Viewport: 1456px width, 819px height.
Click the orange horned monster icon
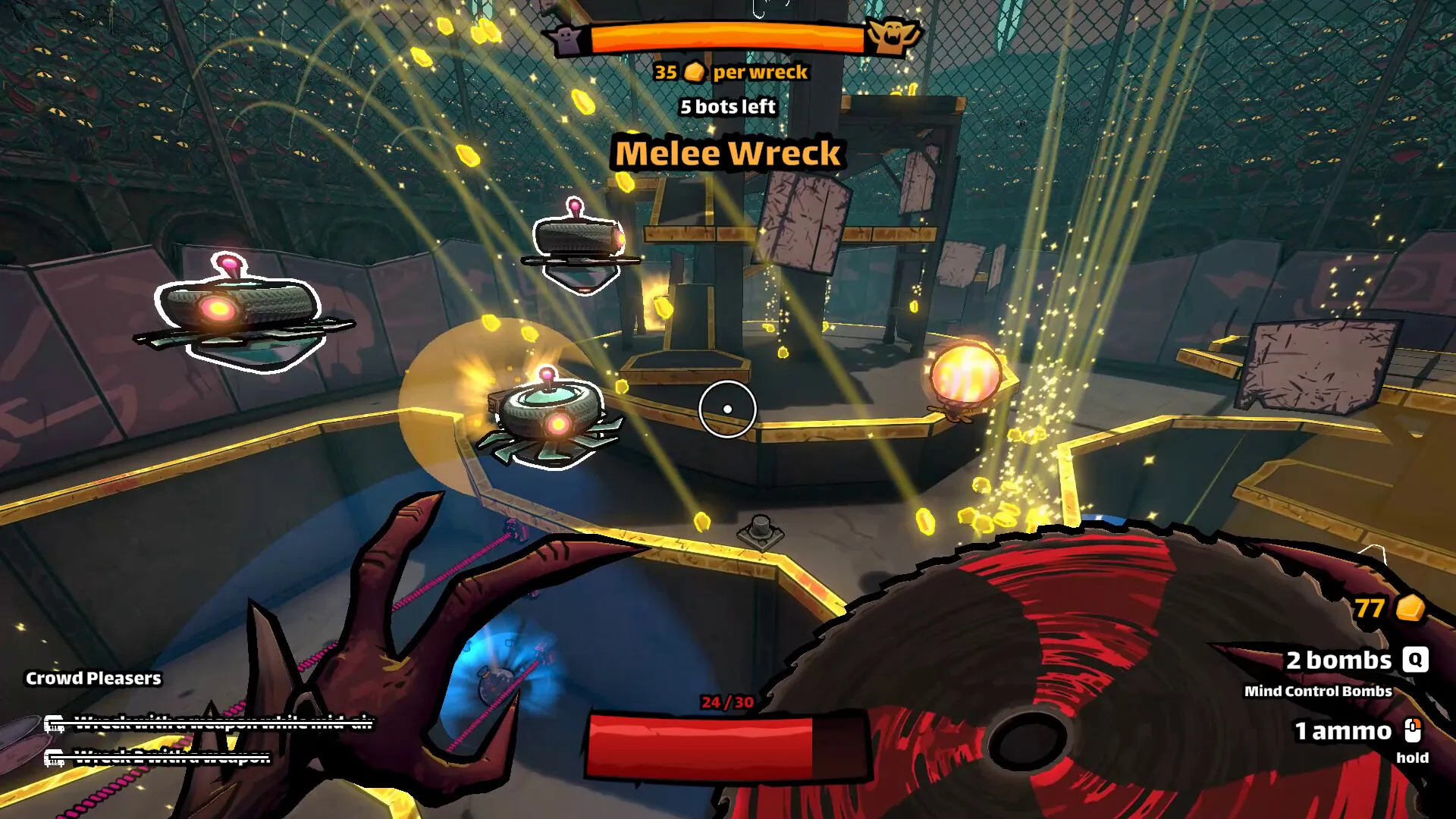point(893,36)
